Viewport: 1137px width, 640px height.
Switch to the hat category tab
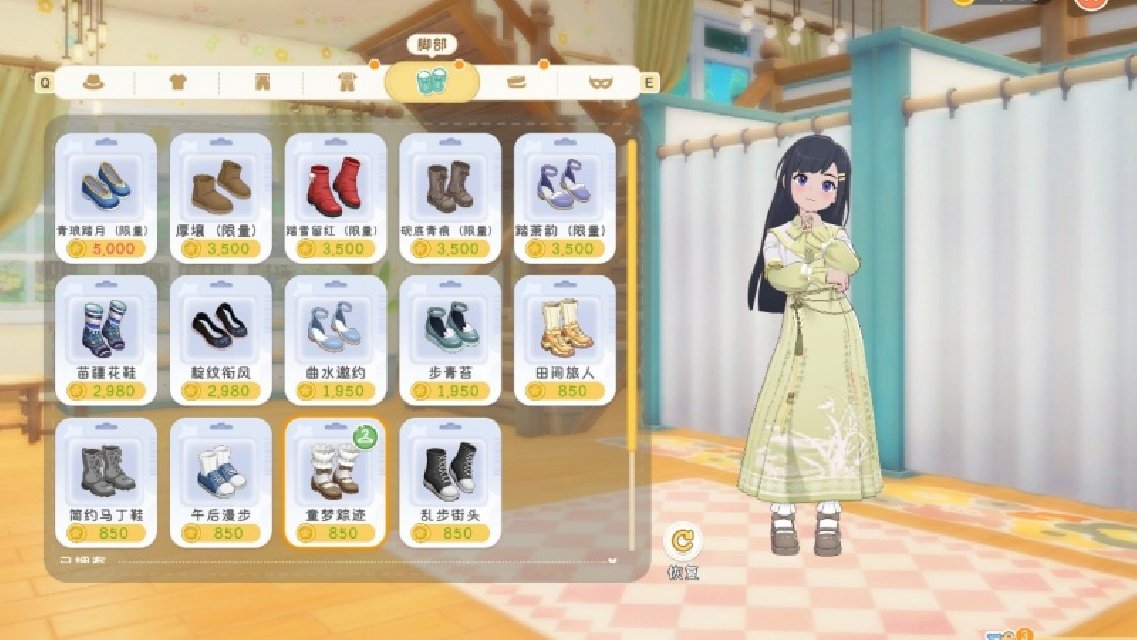[x=93, y=82]
